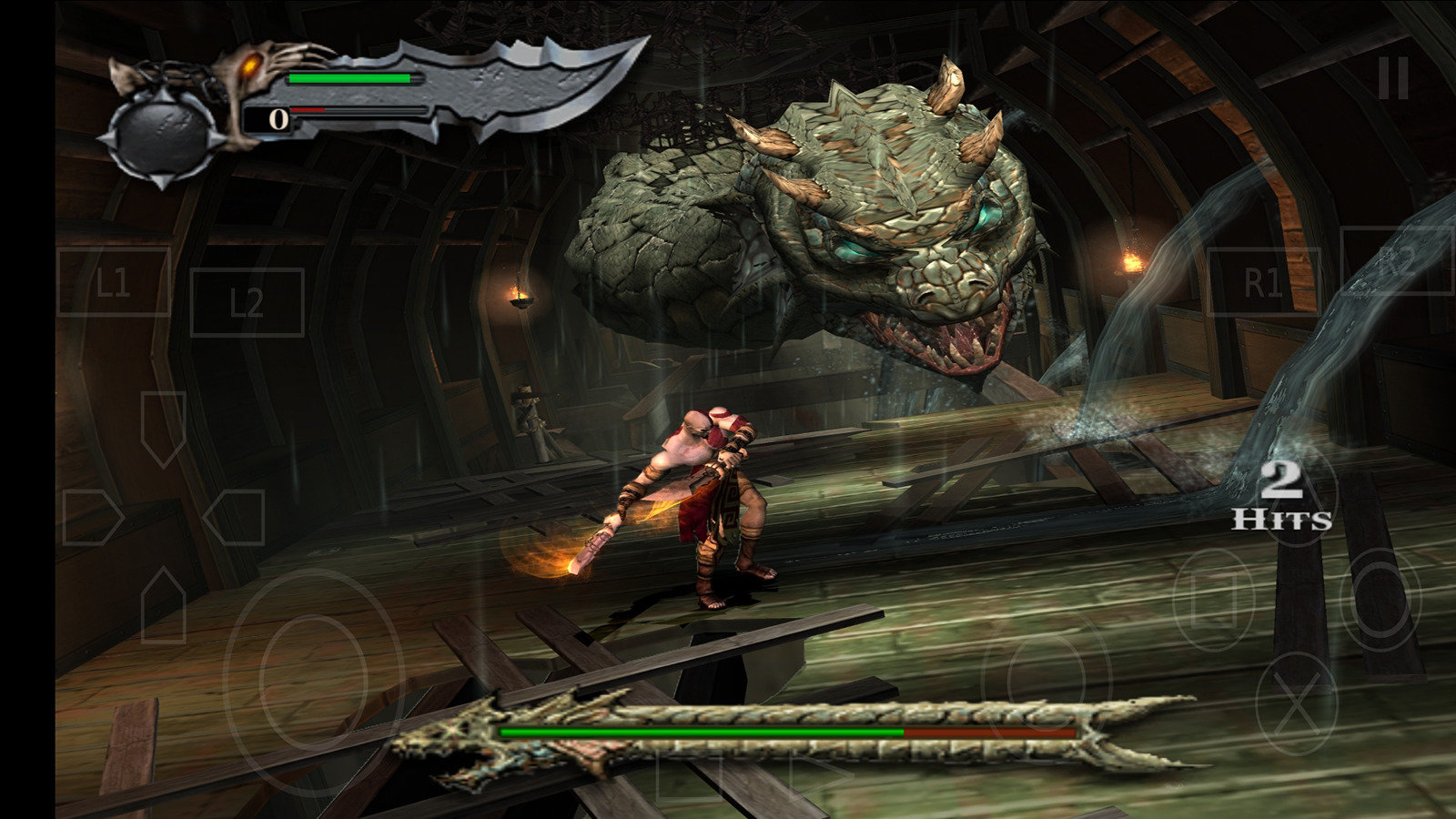The image size is (1456, 819).
Task: Tap the square touch button
Action: coord(1212,598)
